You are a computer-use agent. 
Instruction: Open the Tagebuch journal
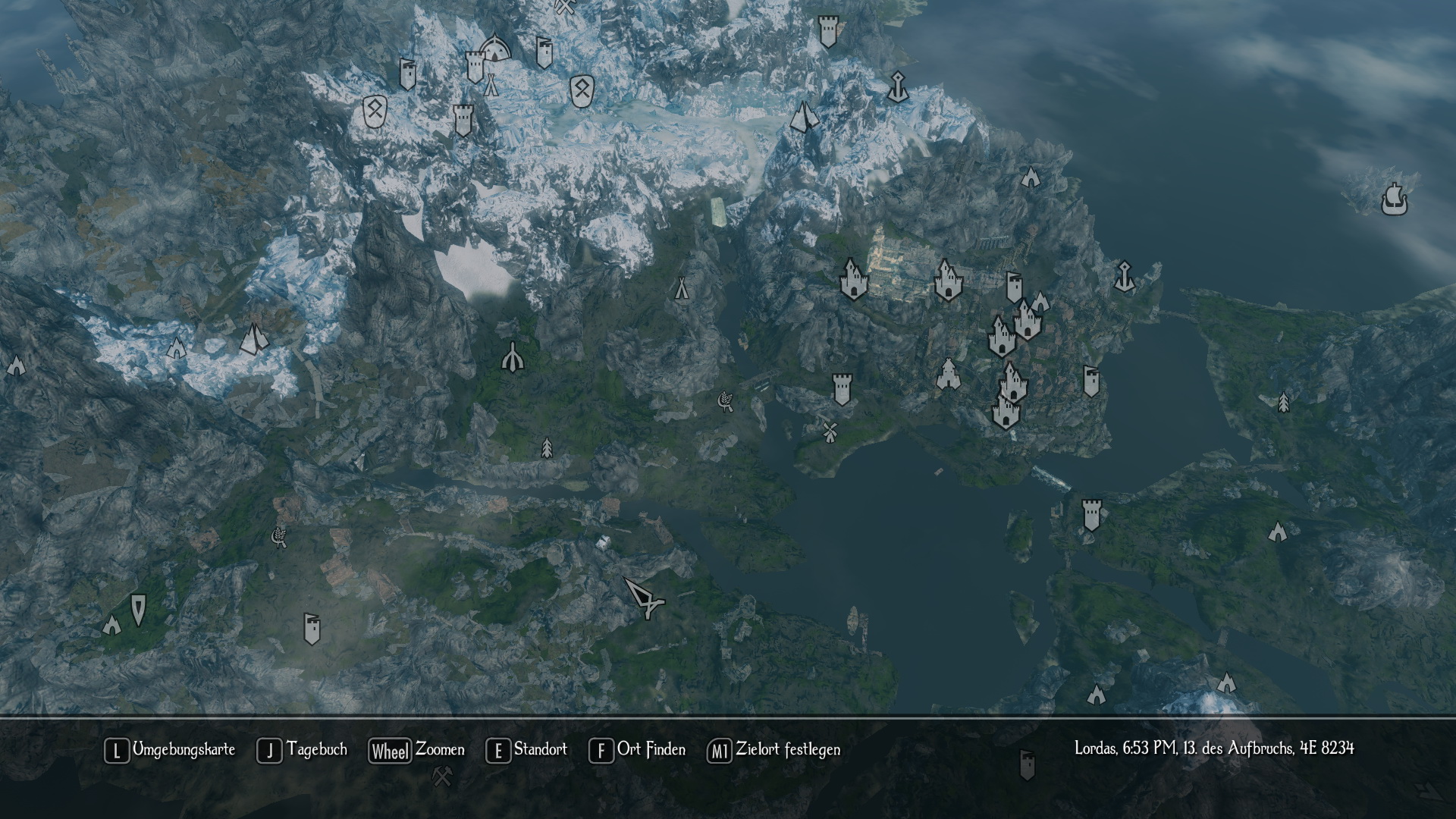click(302, 750)
